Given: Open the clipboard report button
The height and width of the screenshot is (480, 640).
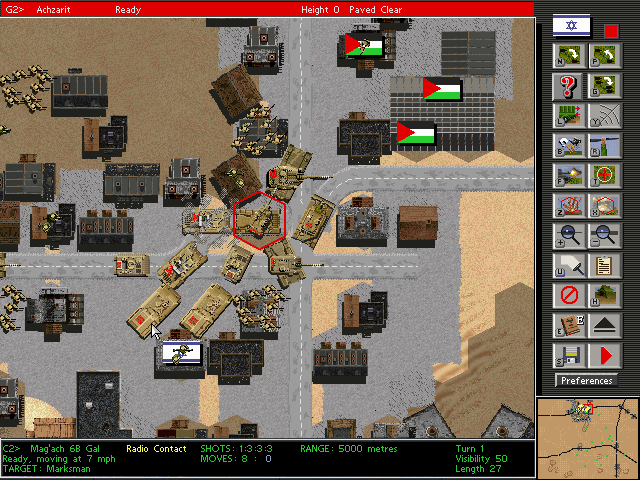Looking at the screenshot, I should (603, 266).
